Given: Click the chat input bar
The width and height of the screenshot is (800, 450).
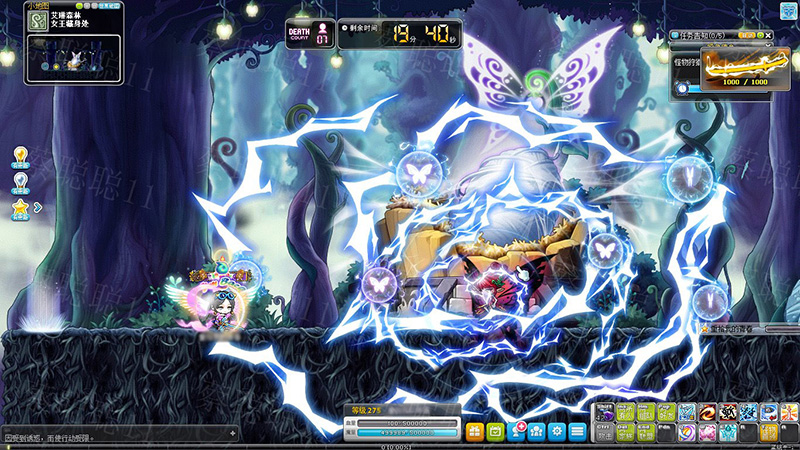Looking at the screenshot, I should point(118,437).
